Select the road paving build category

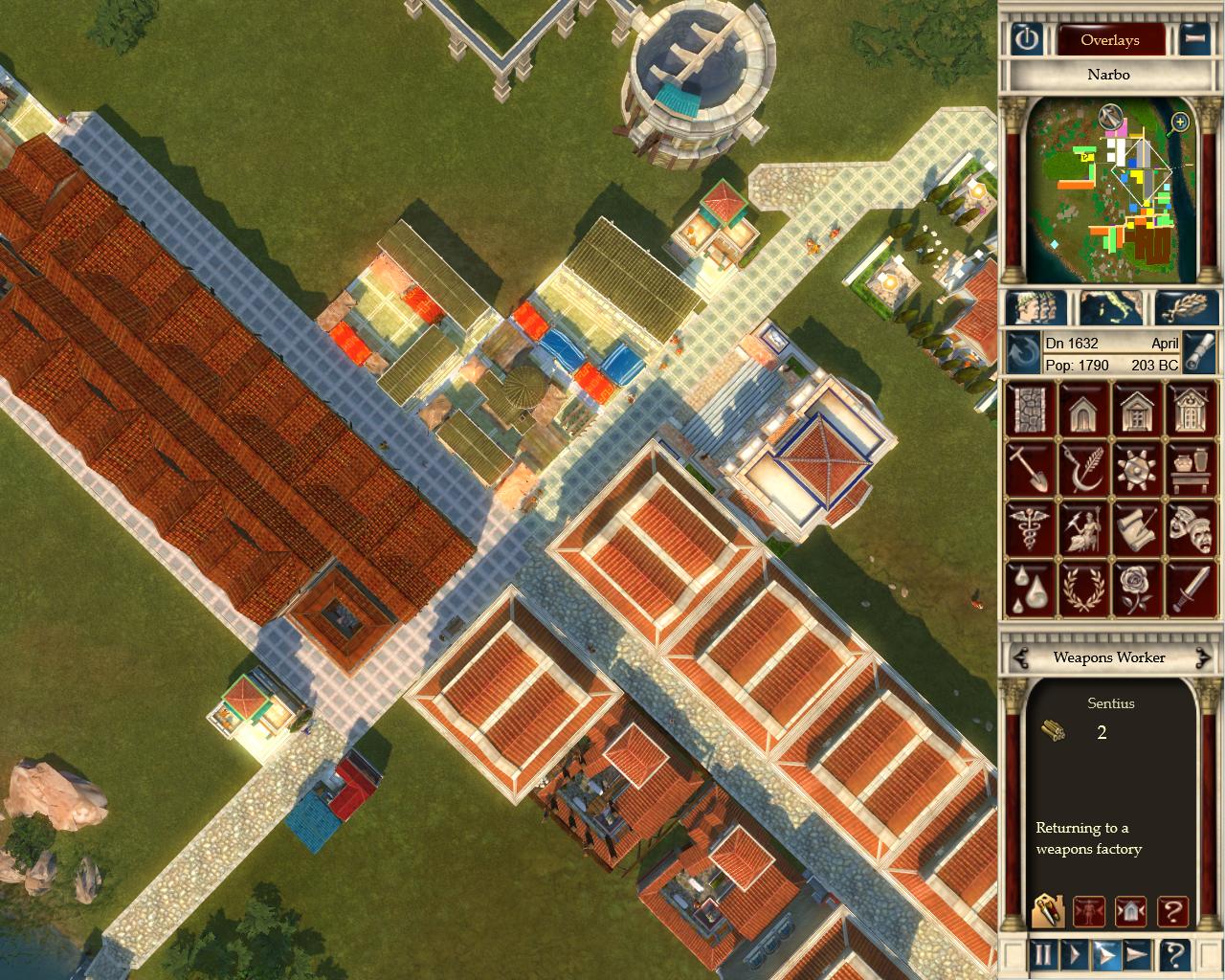click(x=1030, y=408)
